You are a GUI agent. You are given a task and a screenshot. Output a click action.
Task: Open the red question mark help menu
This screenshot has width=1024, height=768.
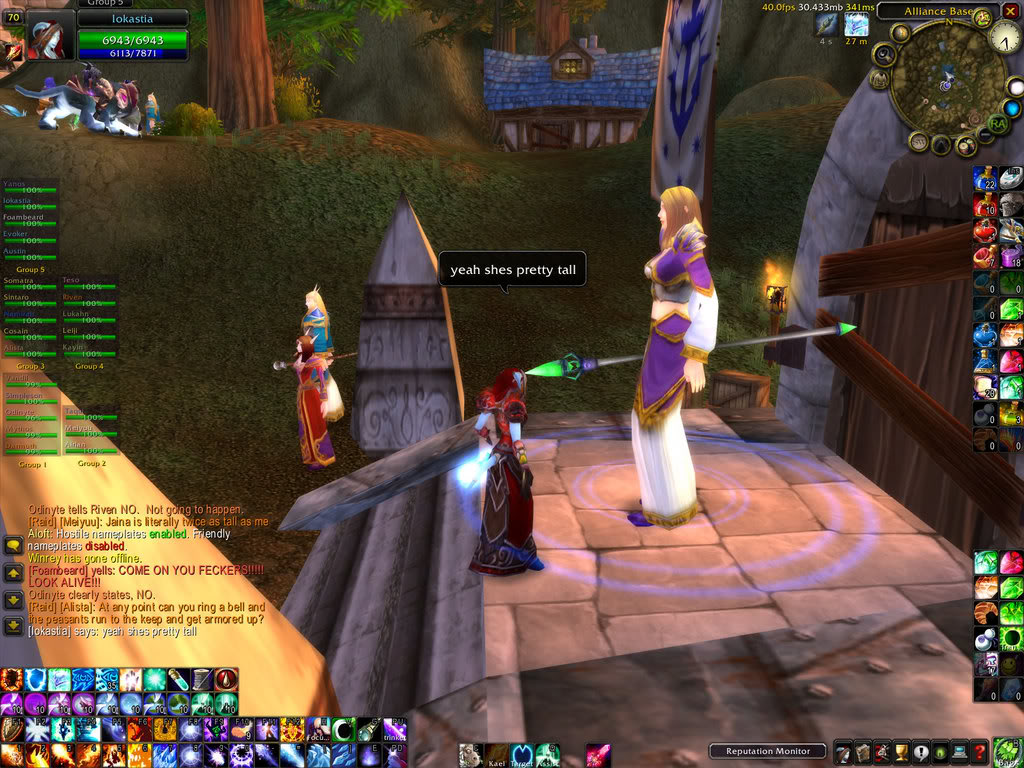coord(981,751)
